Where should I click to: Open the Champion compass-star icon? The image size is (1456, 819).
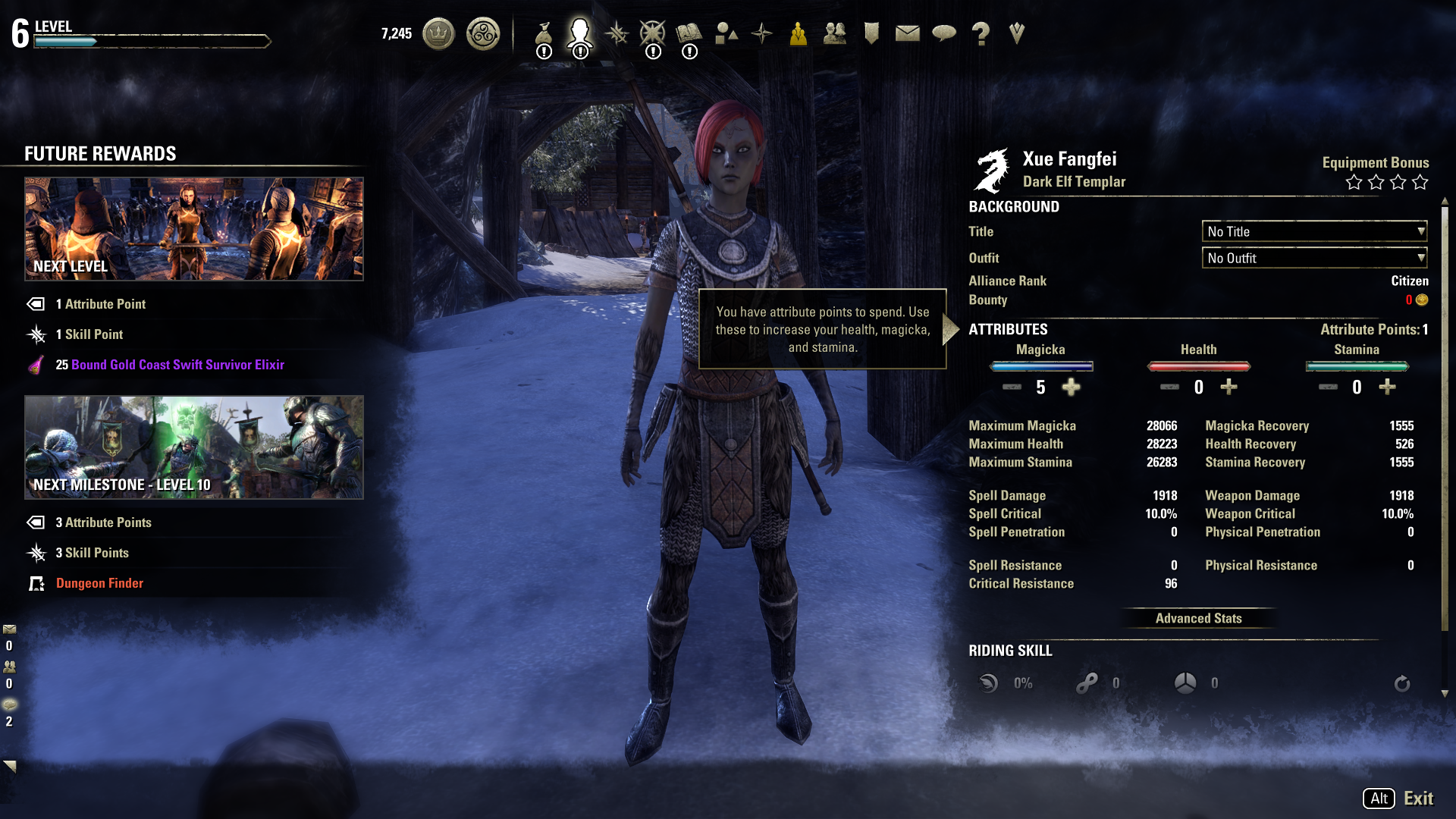click(x=652, y=33)
